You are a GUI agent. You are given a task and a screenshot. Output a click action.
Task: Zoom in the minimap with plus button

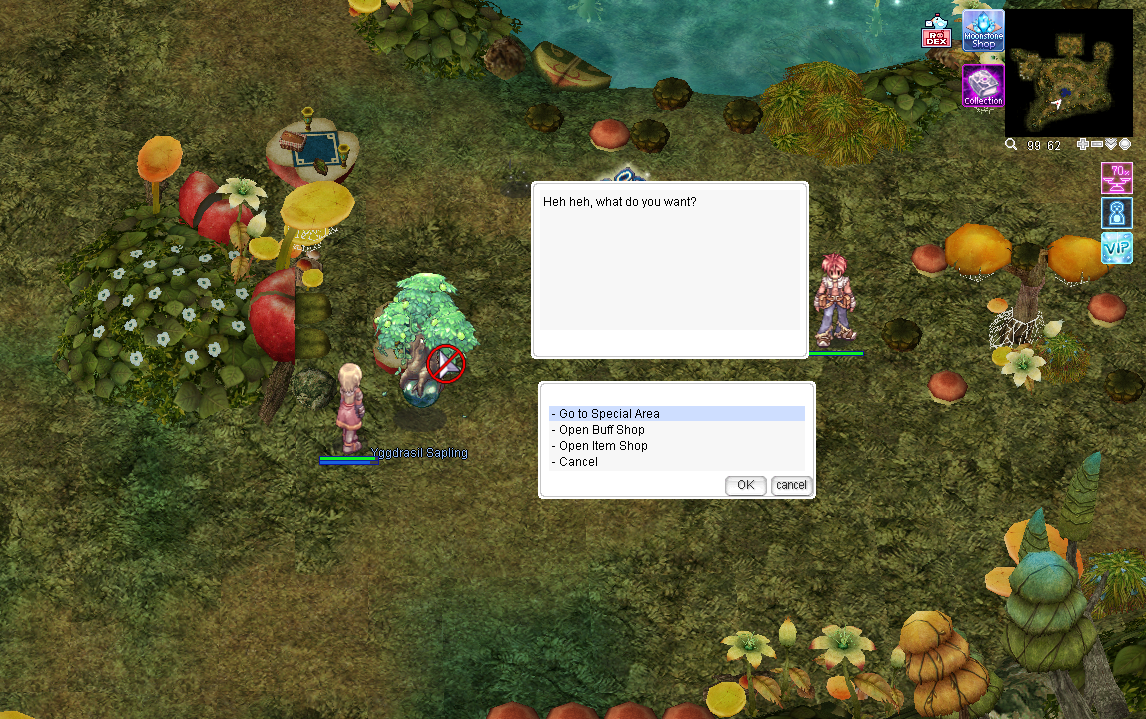[x=1083, y=145]
